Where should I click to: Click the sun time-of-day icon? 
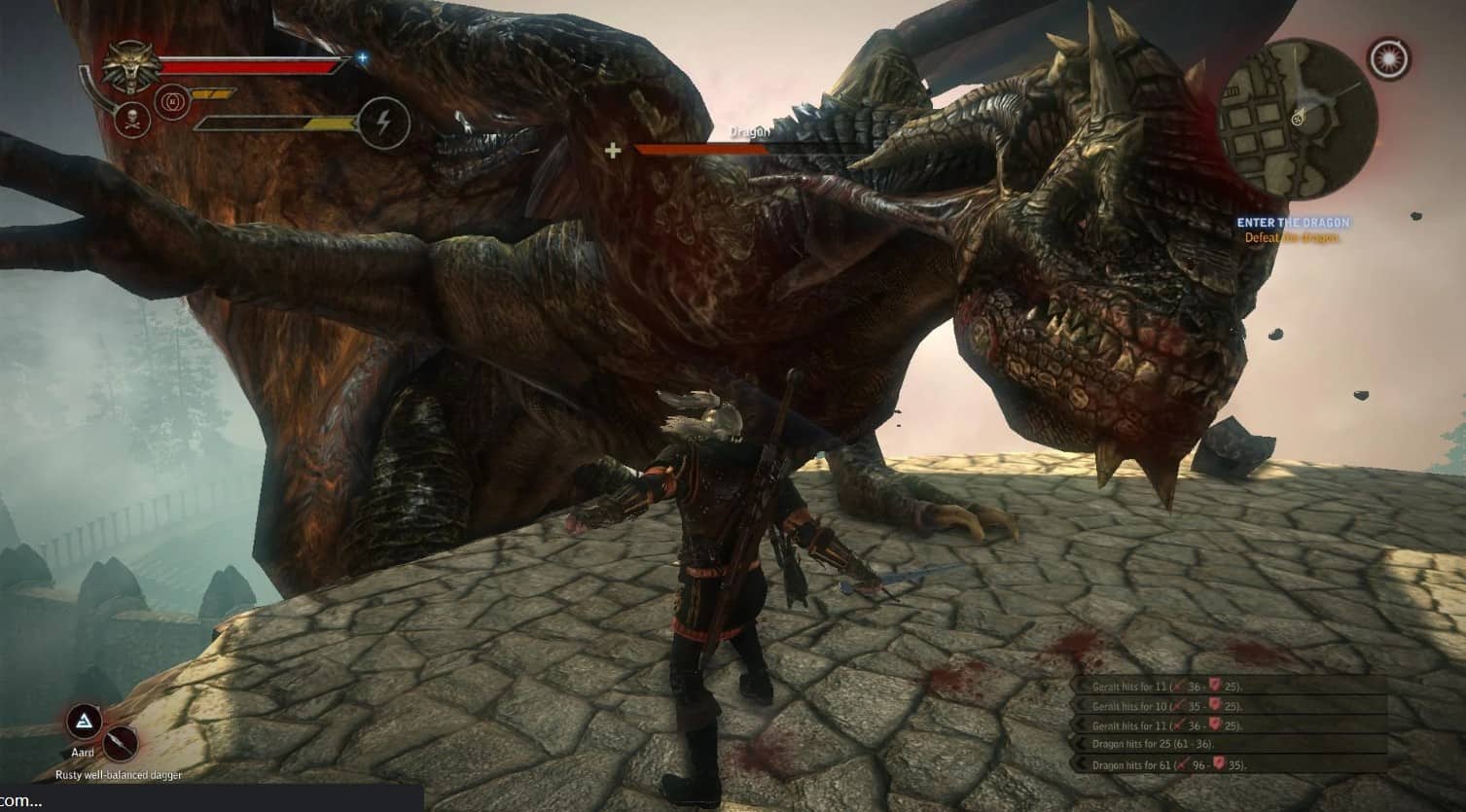1389,60
